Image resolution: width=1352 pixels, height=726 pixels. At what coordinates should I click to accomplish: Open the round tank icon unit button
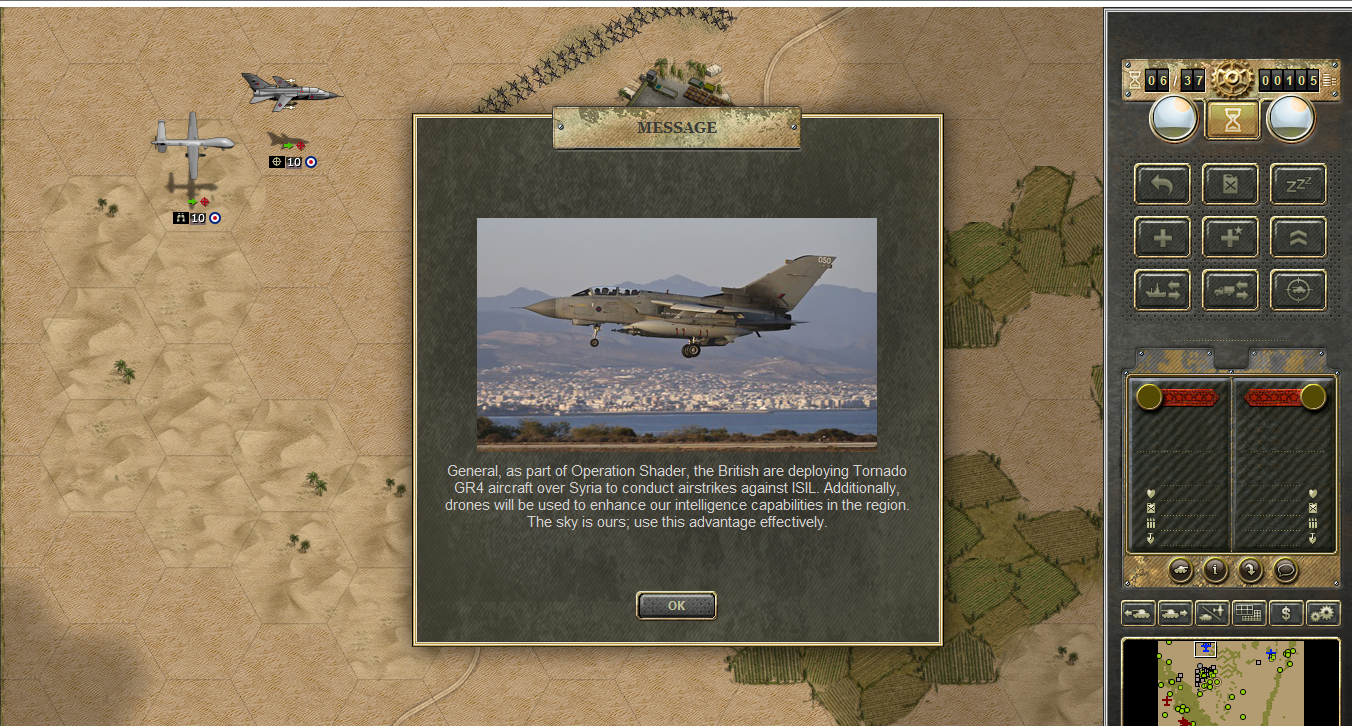click(1181, 570)
